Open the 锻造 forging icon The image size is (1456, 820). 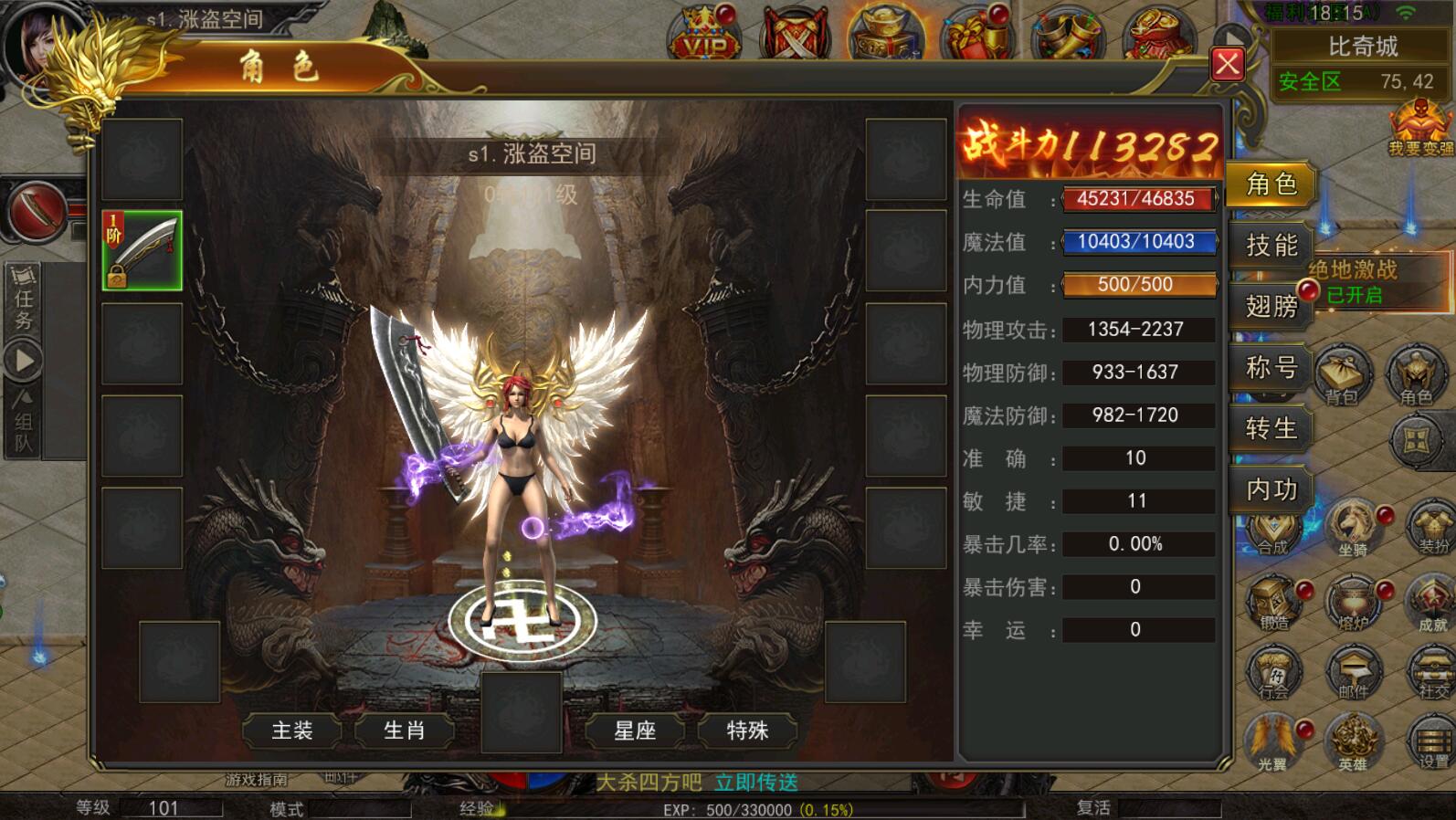[1273, 602]
